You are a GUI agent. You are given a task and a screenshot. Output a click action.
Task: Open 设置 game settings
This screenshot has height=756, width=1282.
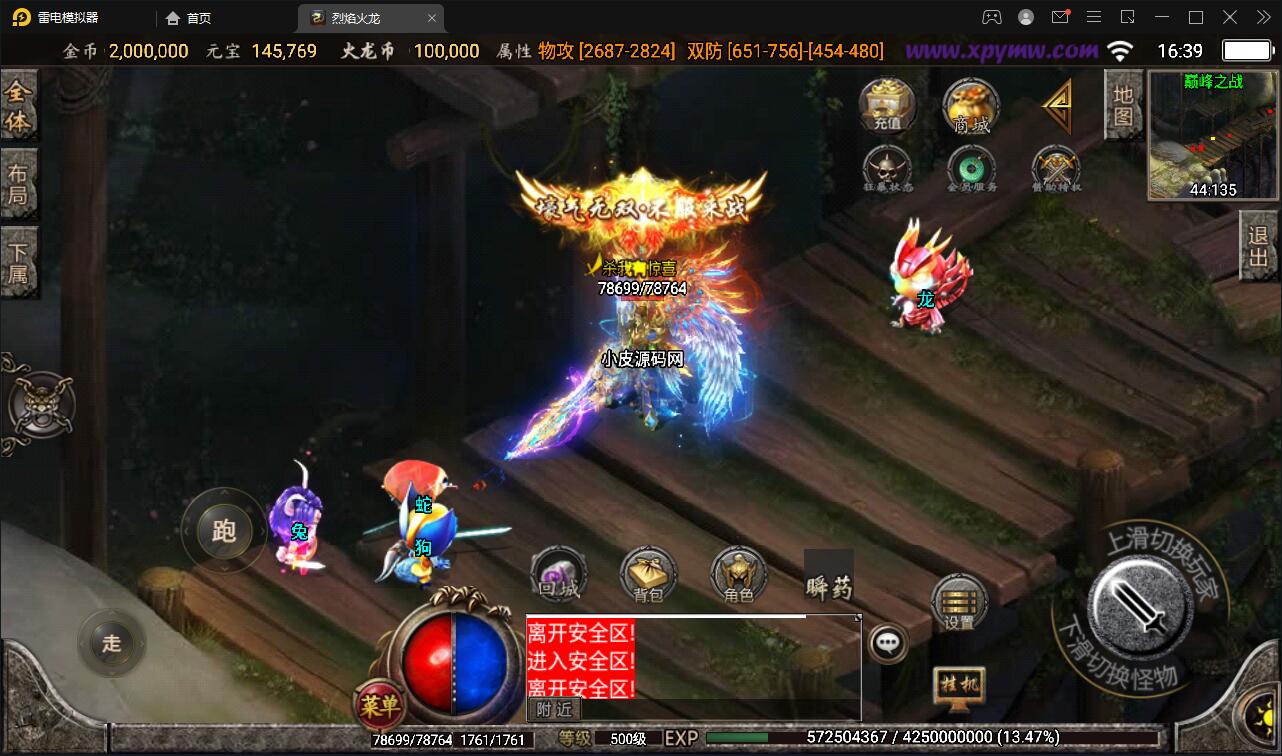pyautogui.click(x=957, y=603)
